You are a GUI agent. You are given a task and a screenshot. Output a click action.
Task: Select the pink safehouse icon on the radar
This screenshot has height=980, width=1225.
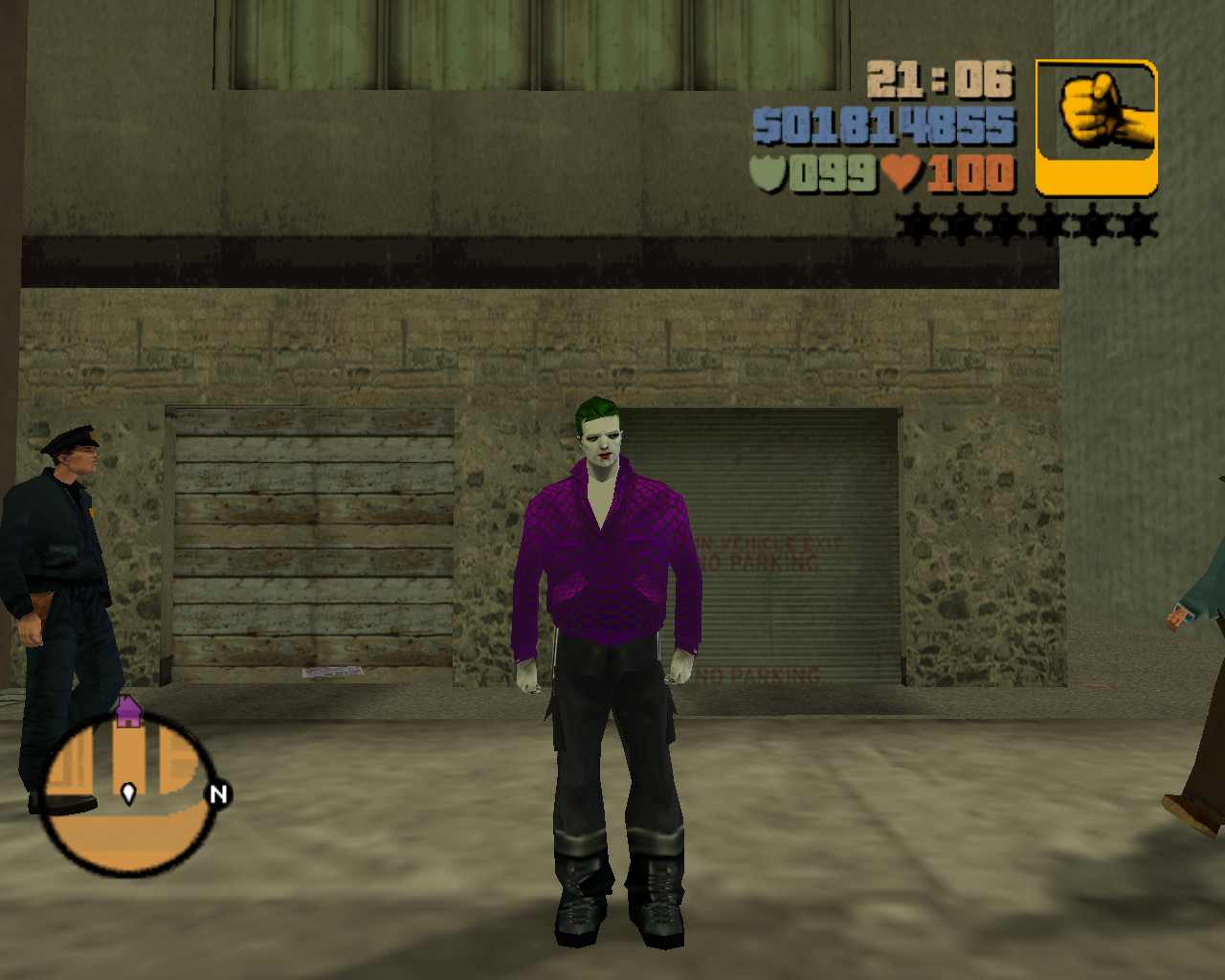(x=127, y=712)
